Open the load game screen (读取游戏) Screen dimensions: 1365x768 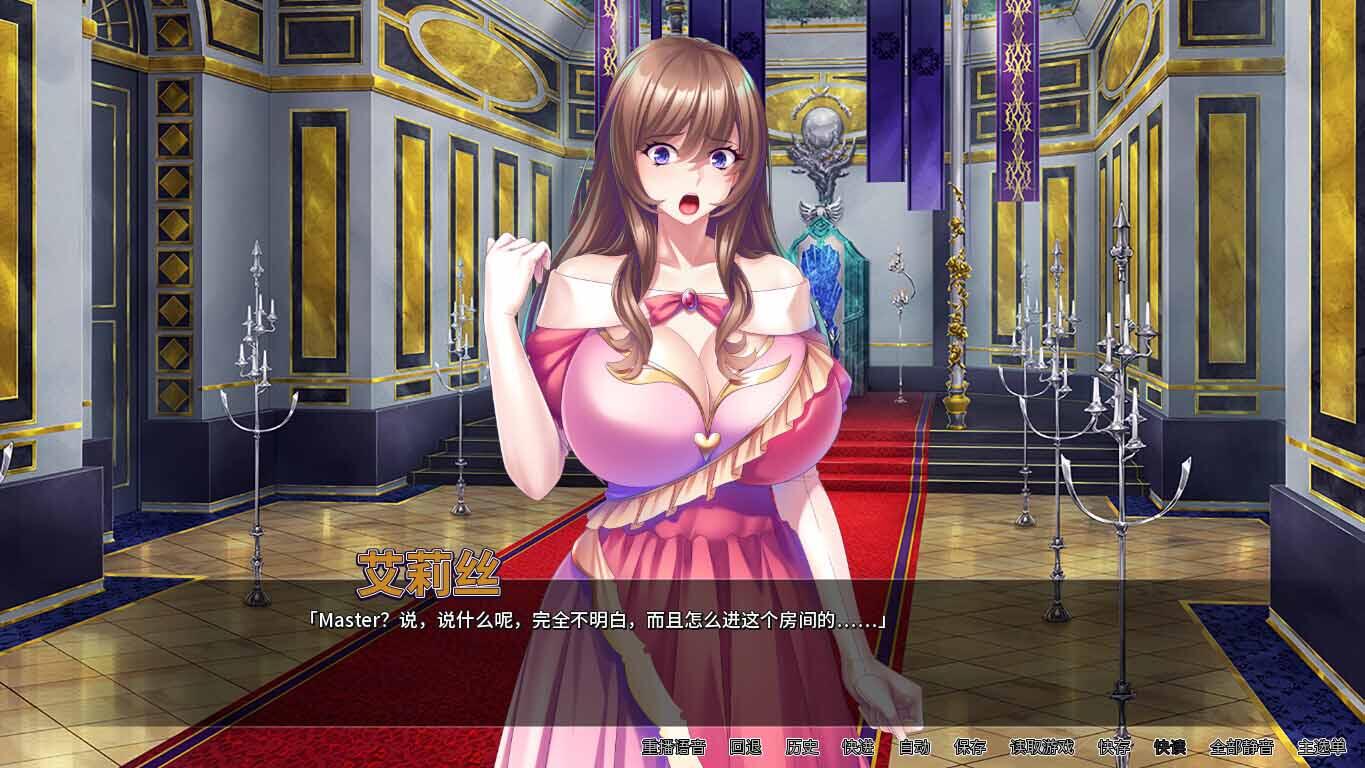click(x=1040, y=747)
